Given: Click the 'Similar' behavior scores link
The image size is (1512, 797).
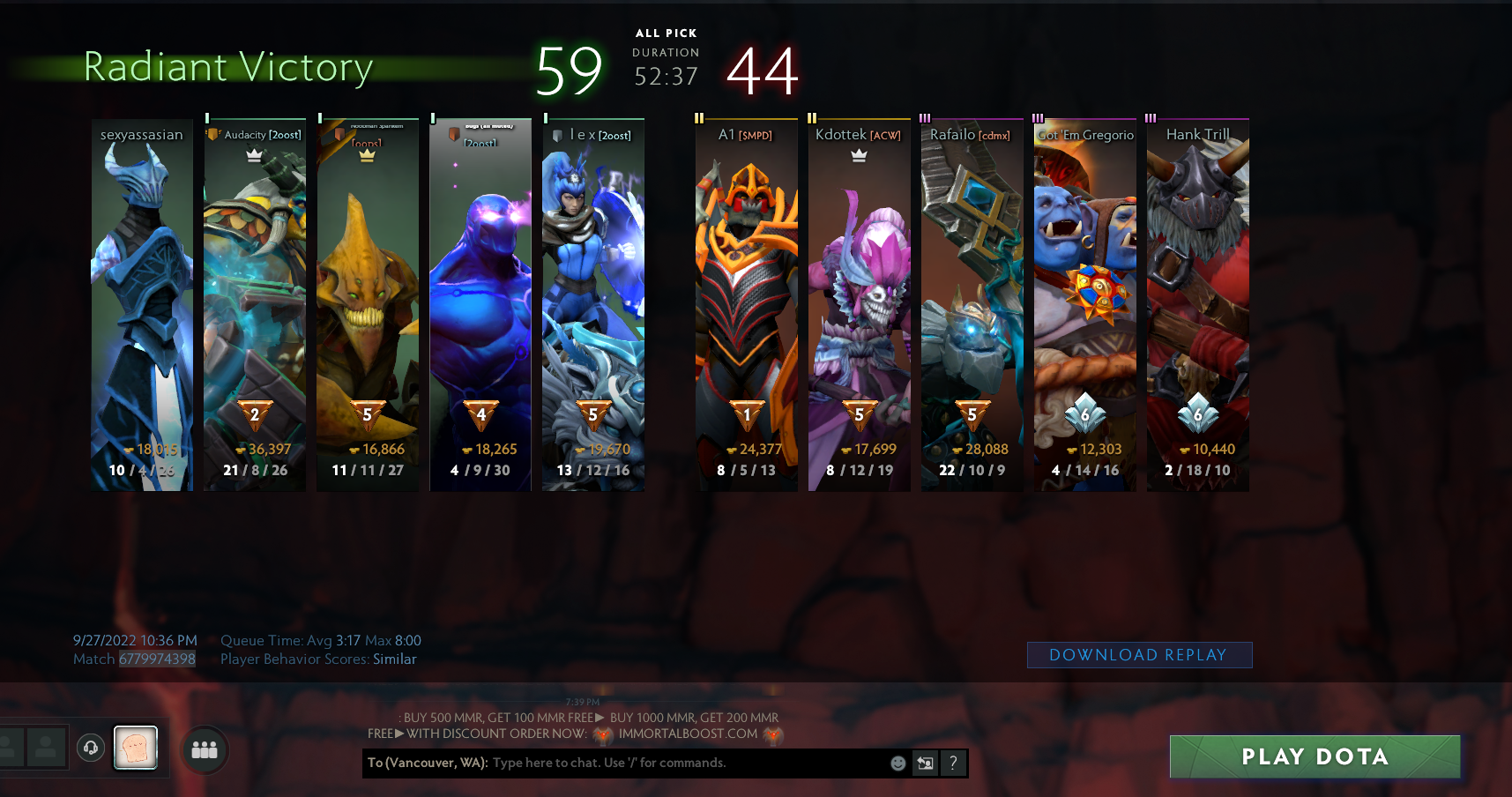Looking at the screenshot, I should point(393,659).
